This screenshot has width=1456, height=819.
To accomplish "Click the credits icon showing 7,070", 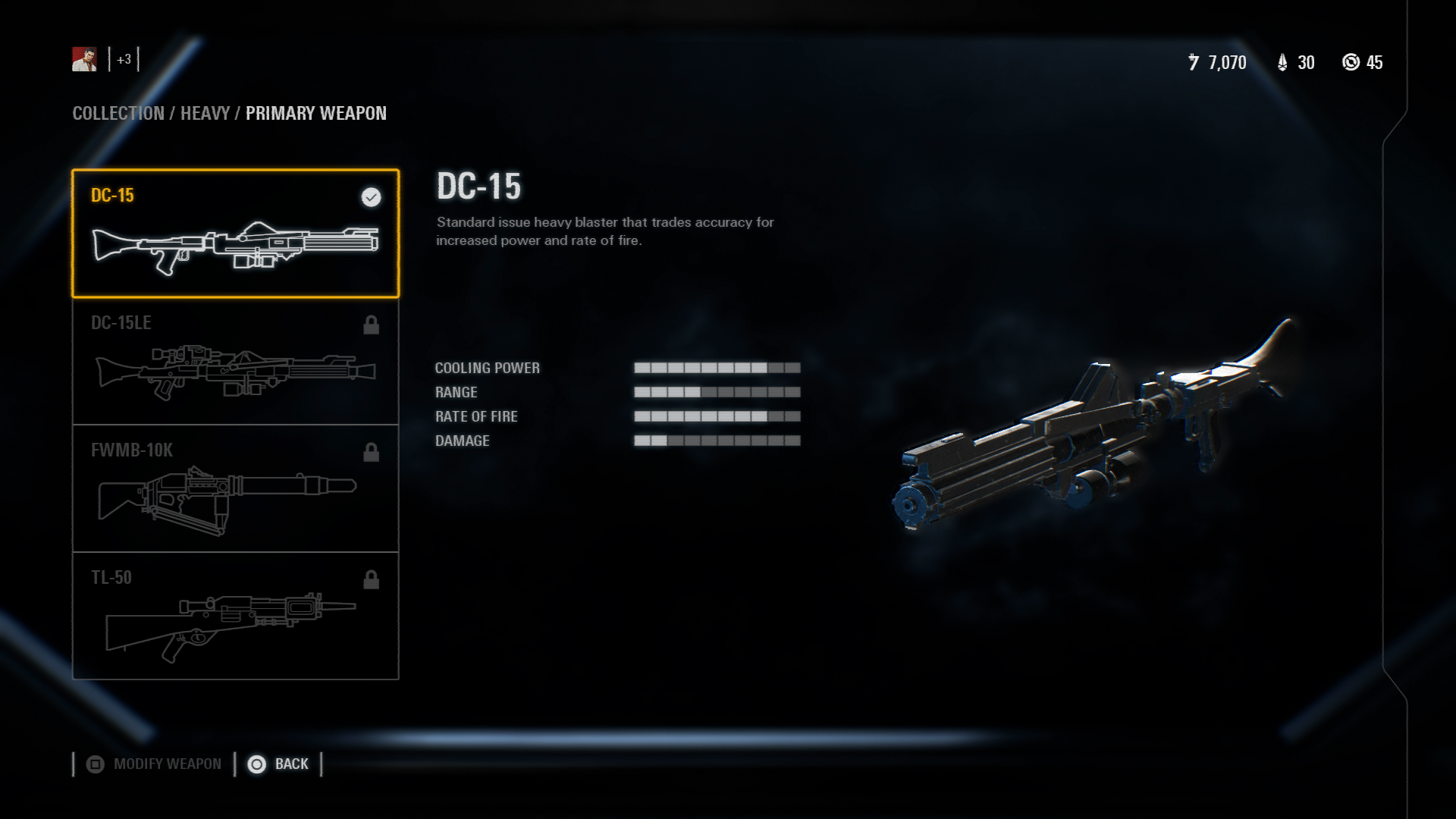I will click(1193, 64).
